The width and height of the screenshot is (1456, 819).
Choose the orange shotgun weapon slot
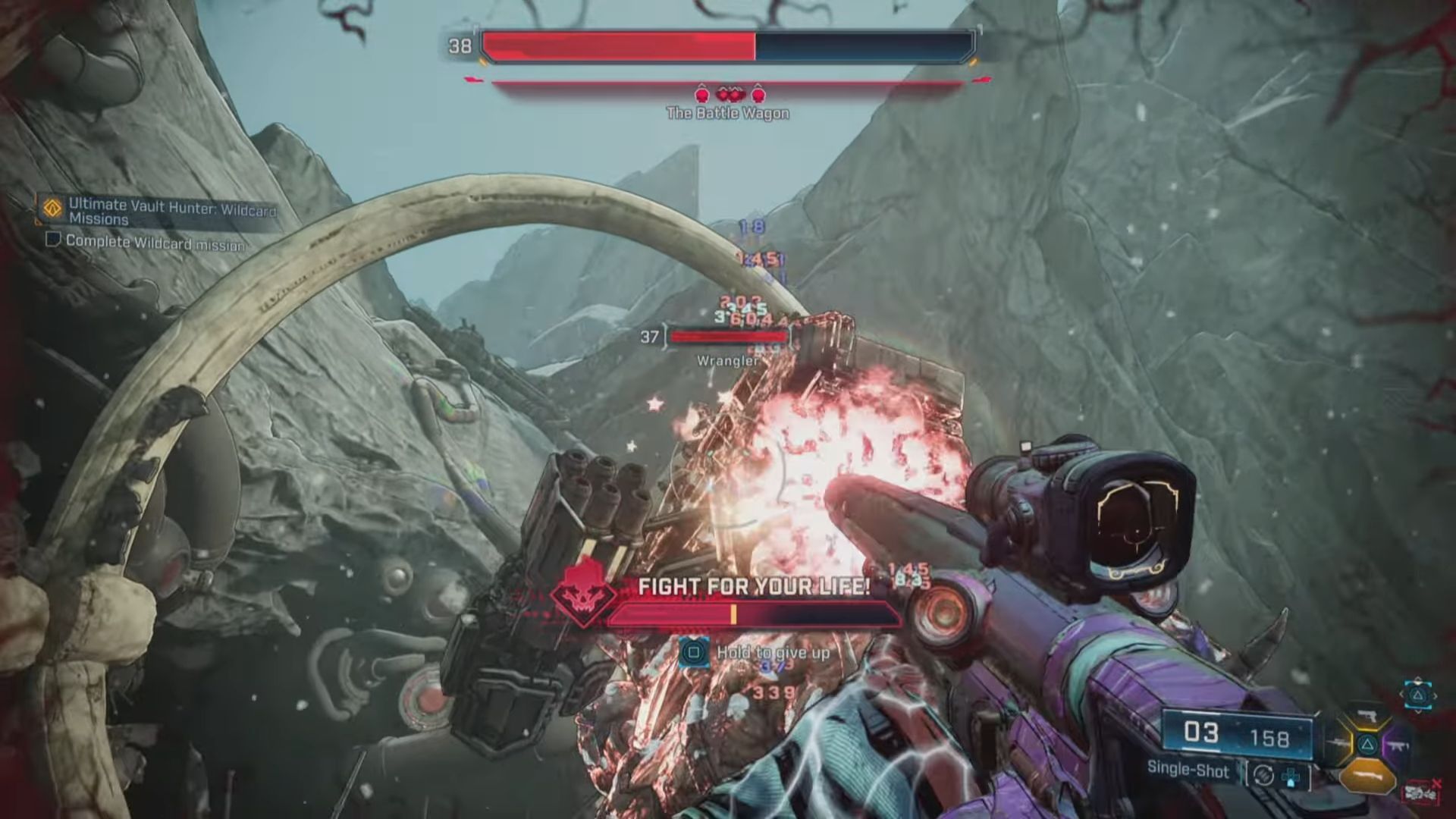(1367, 777)
